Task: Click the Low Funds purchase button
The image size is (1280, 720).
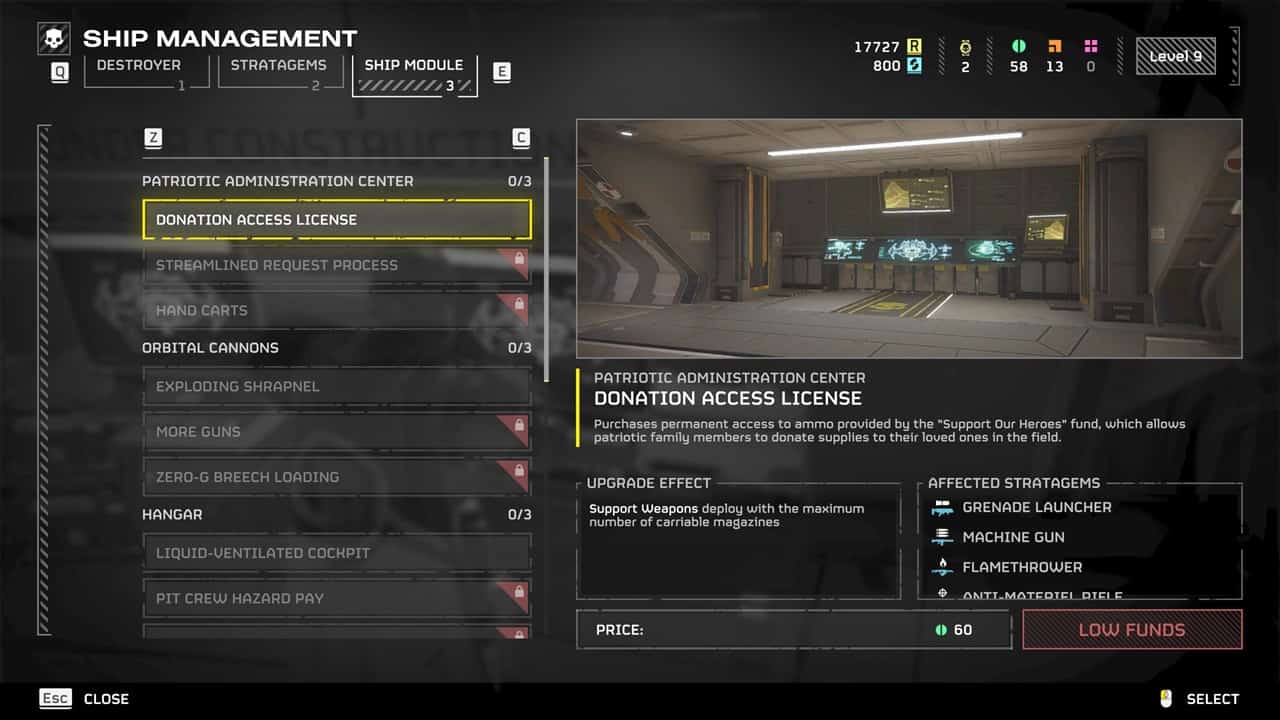Action: 1132,630
